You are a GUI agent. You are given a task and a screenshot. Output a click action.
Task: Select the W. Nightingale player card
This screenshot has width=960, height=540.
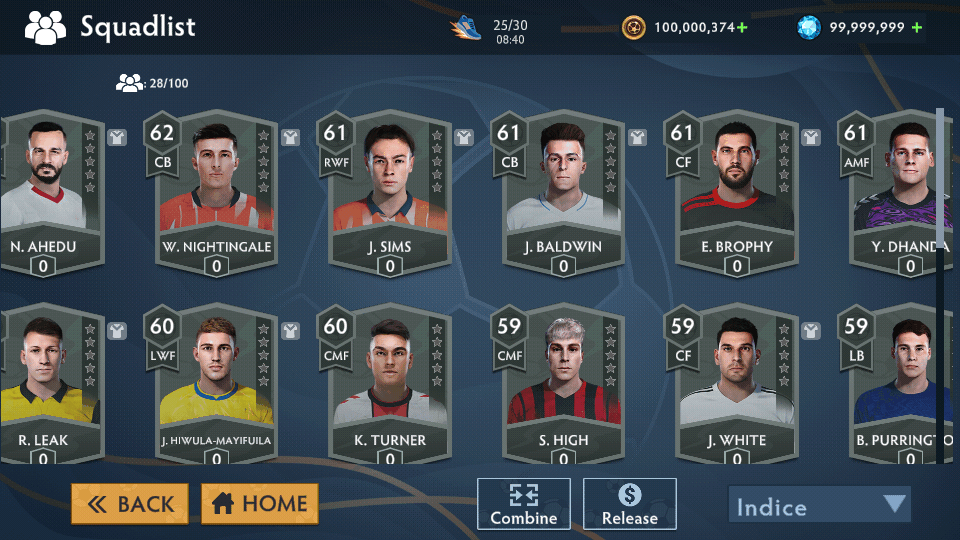tap(216, 195)
